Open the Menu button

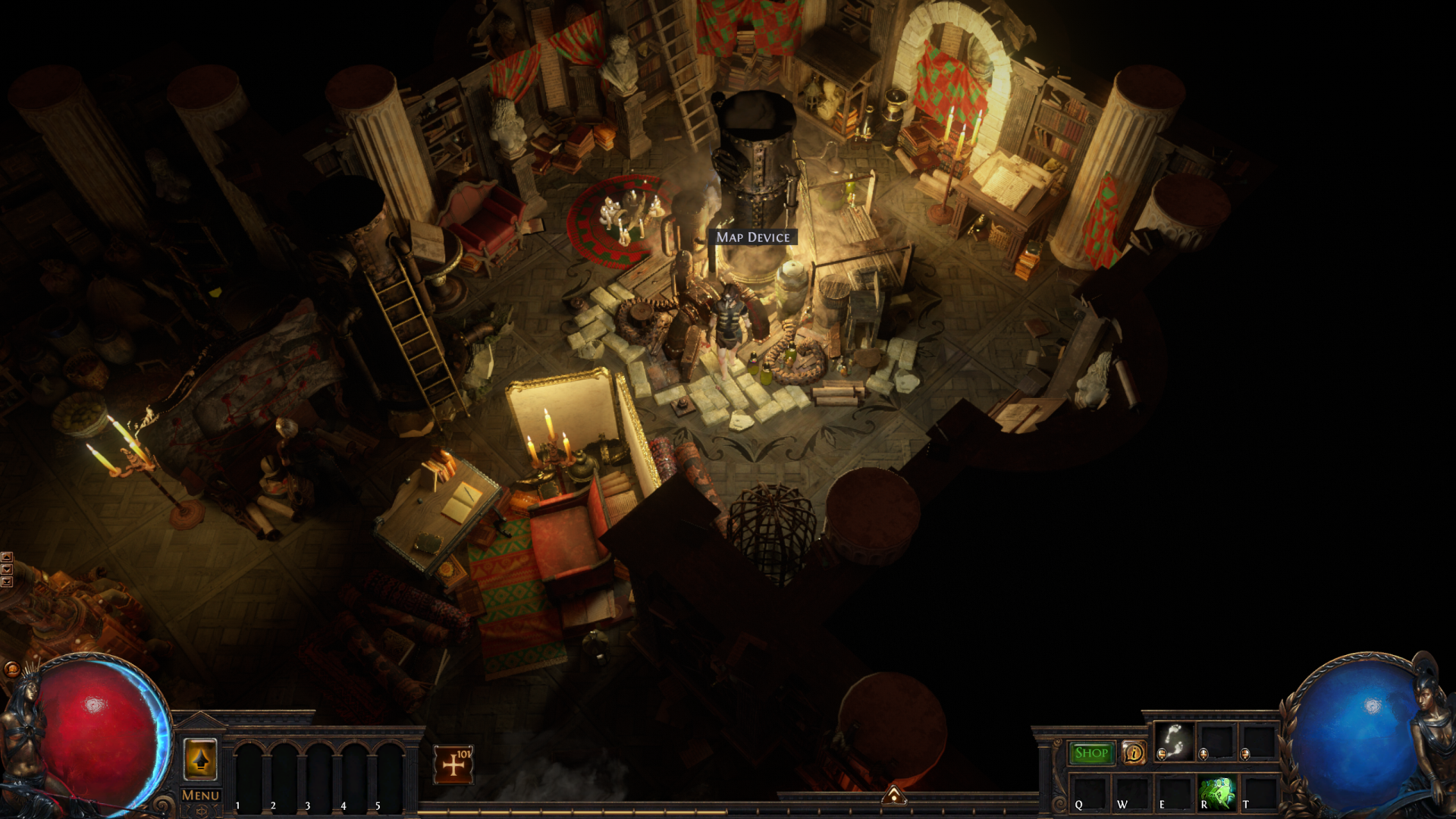point(200,795)
